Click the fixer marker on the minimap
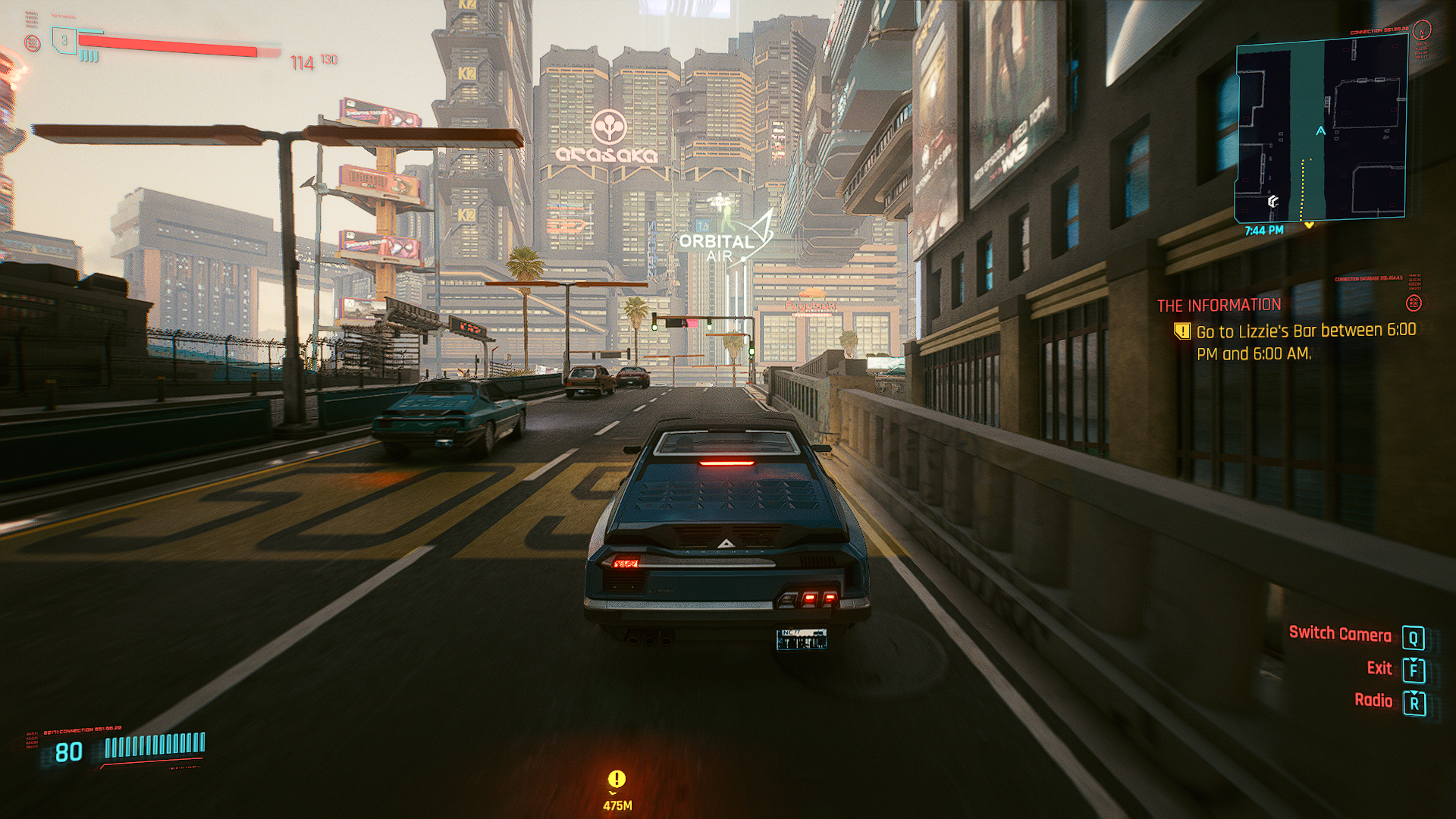 1273,201
